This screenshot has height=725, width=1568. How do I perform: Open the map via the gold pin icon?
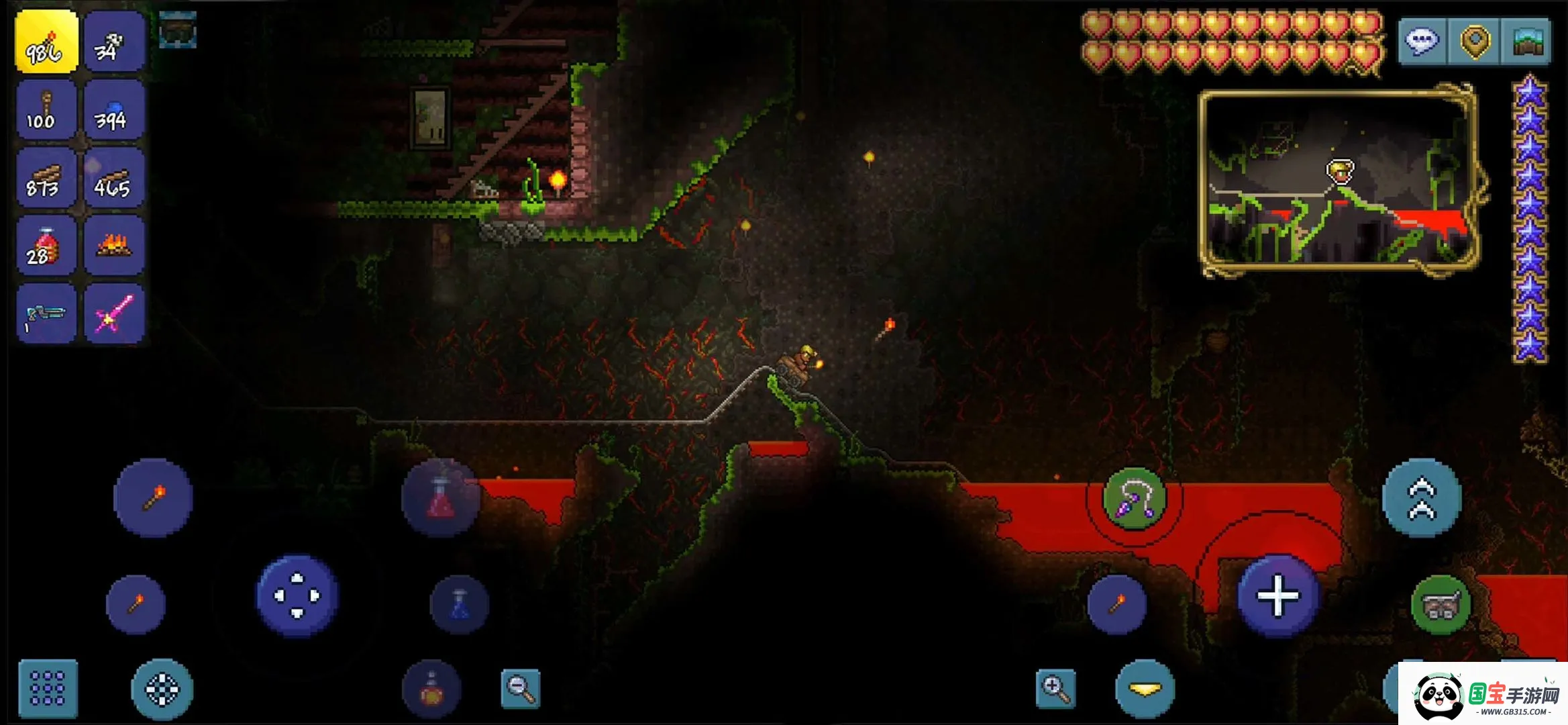pos(1474,42)
